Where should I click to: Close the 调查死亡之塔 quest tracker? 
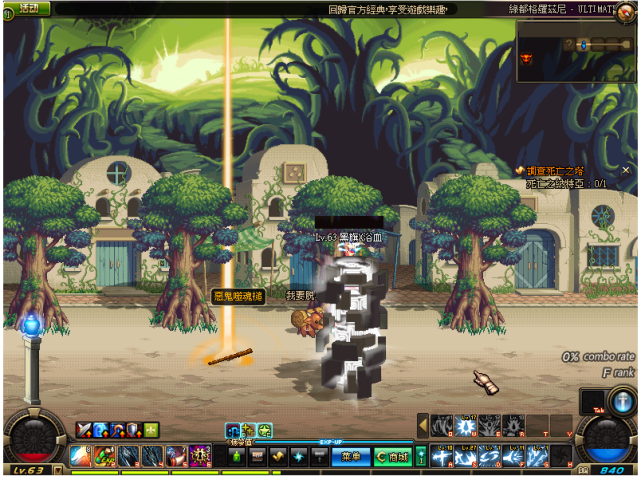point(626,170)
